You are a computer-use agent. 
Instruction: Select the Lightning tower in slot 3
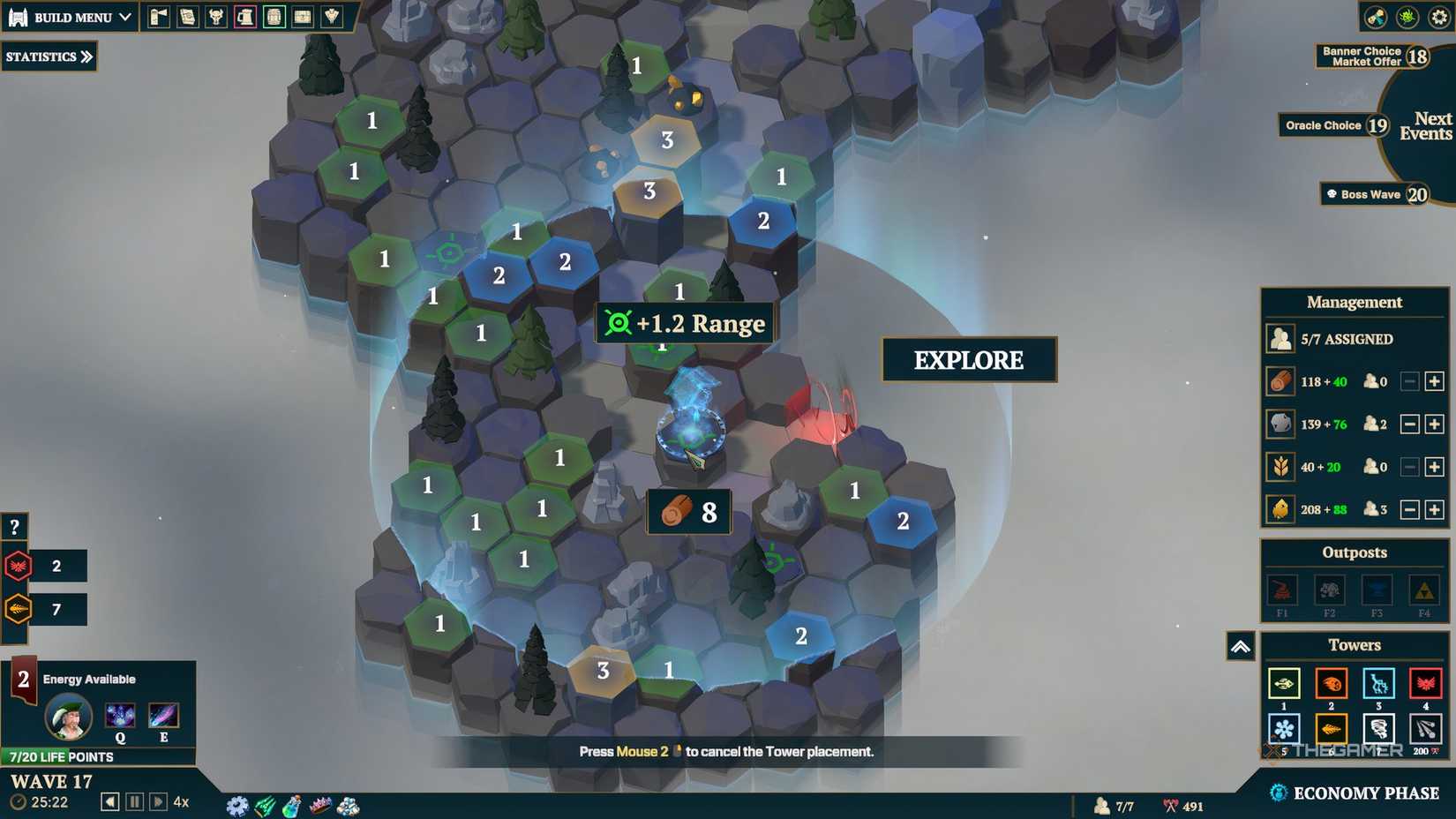pos(1379,683)
